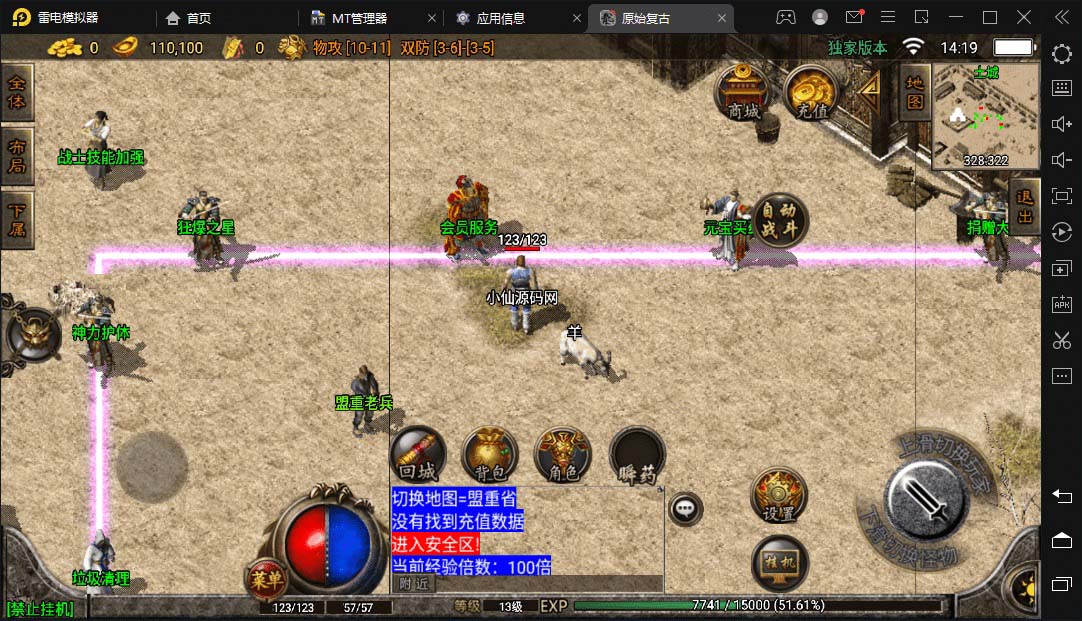1082x621 pixels.
Task: Click the 回城 return-to-town button
Action: click(x=416, y=454)
